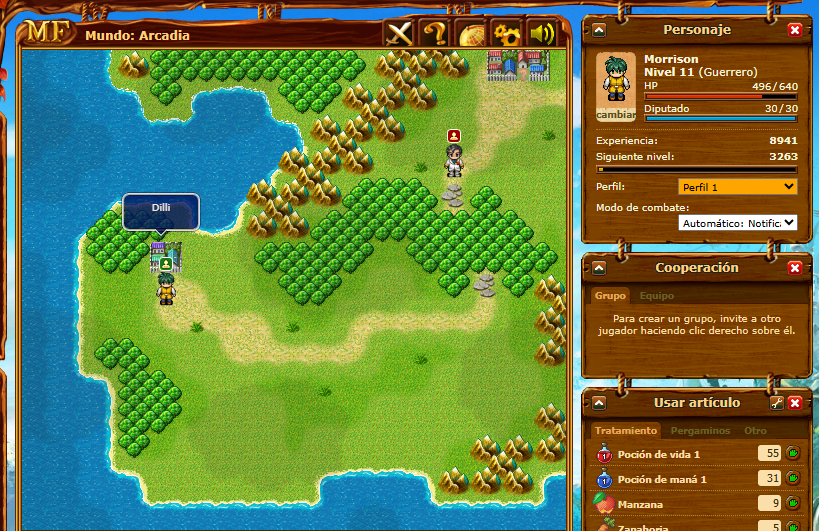
Task: Open the globe world map
Action: [471, 34]
